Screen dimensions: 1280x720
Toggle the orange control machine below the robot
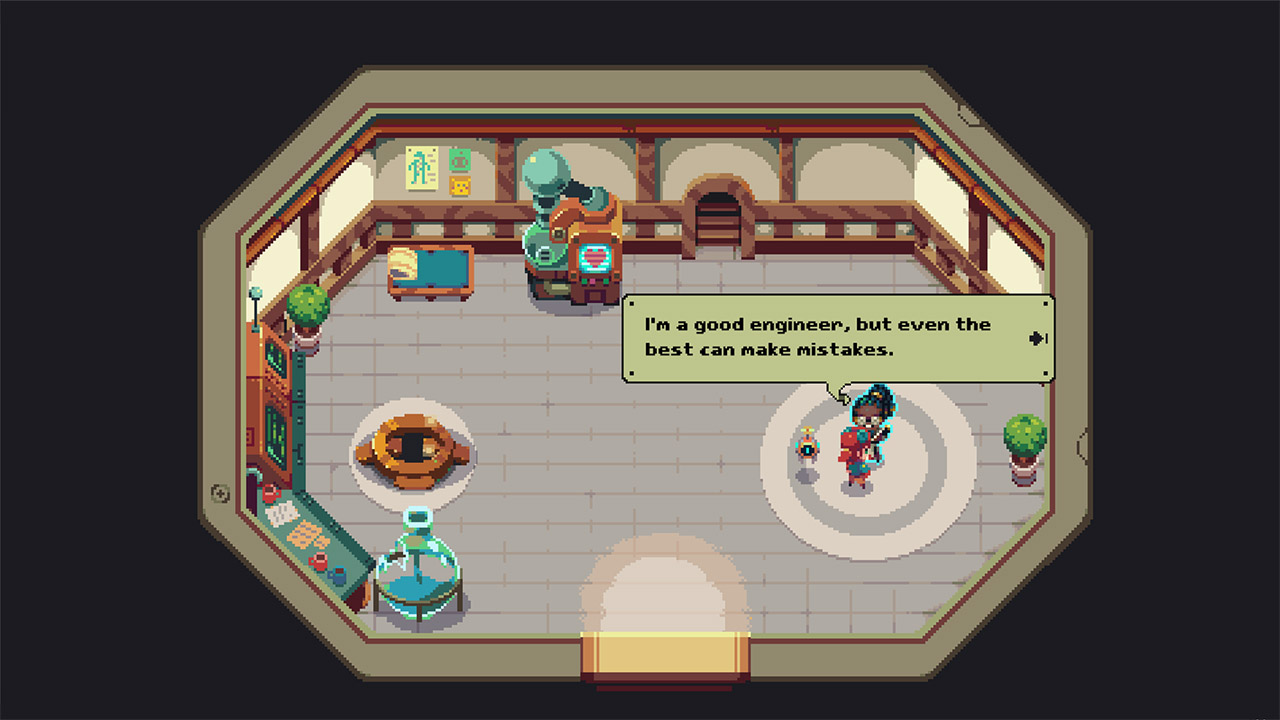596,285
